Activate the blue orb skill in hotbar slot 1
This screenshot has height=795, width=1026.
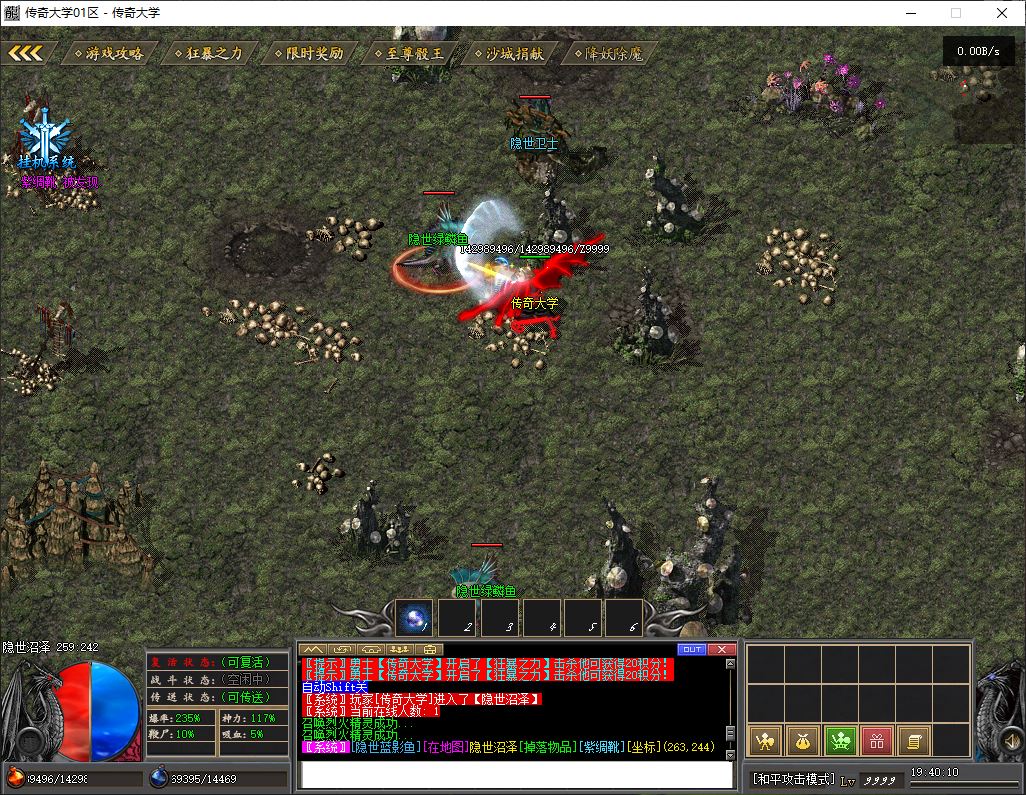pyautogui.click(x=414, y=619)
